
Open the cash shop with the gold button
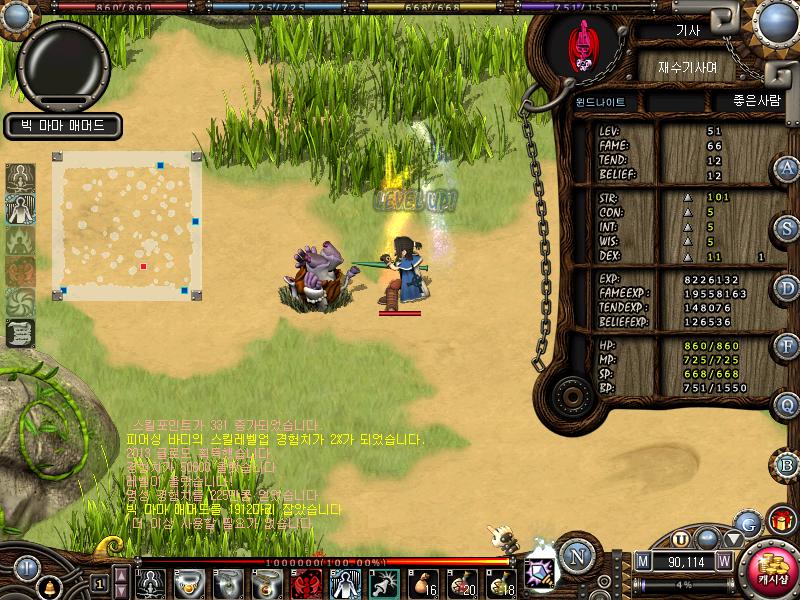point(772,571)
